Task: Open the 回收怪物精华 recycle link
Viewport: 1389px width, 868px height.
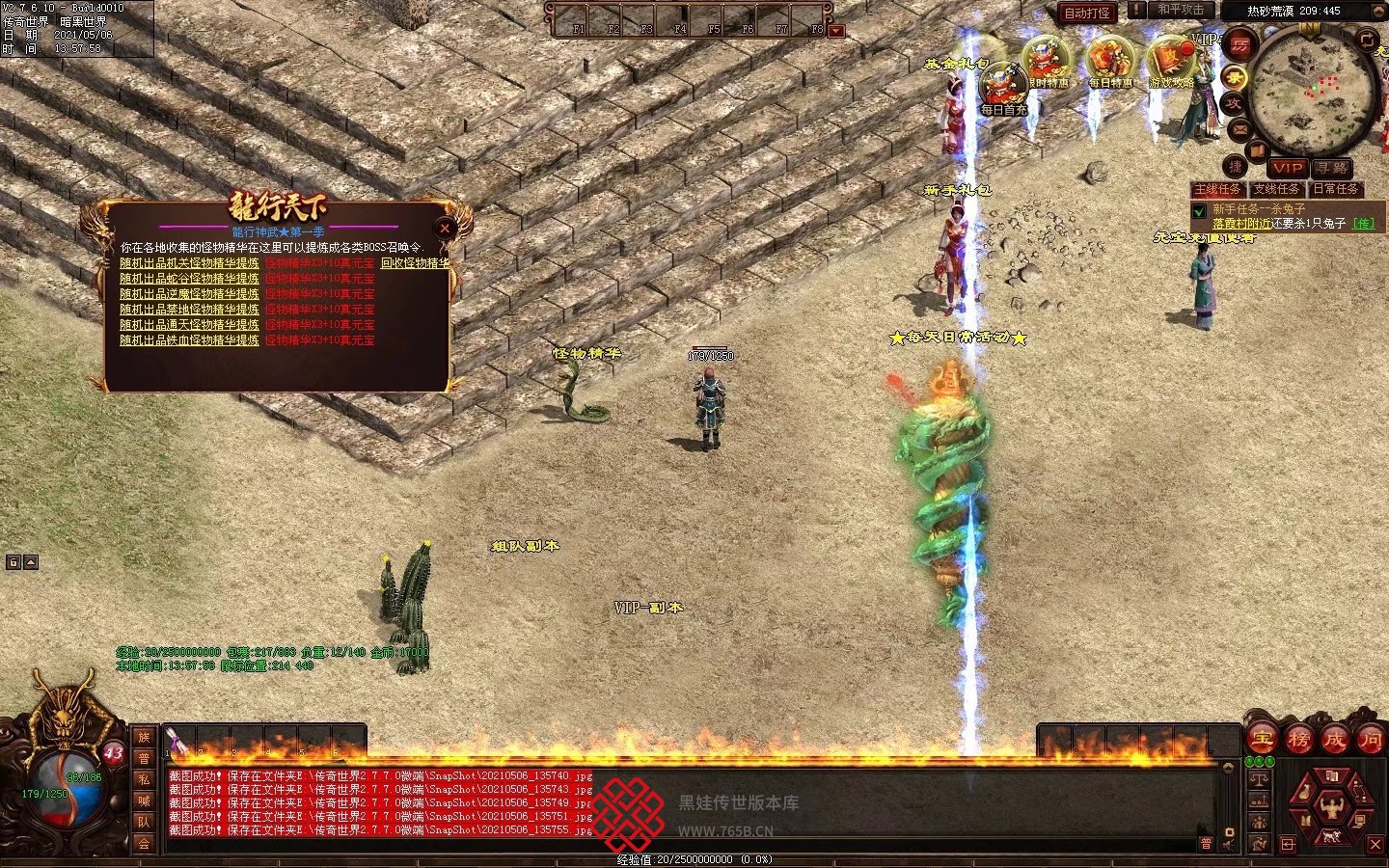Action: tap(415, 262)
